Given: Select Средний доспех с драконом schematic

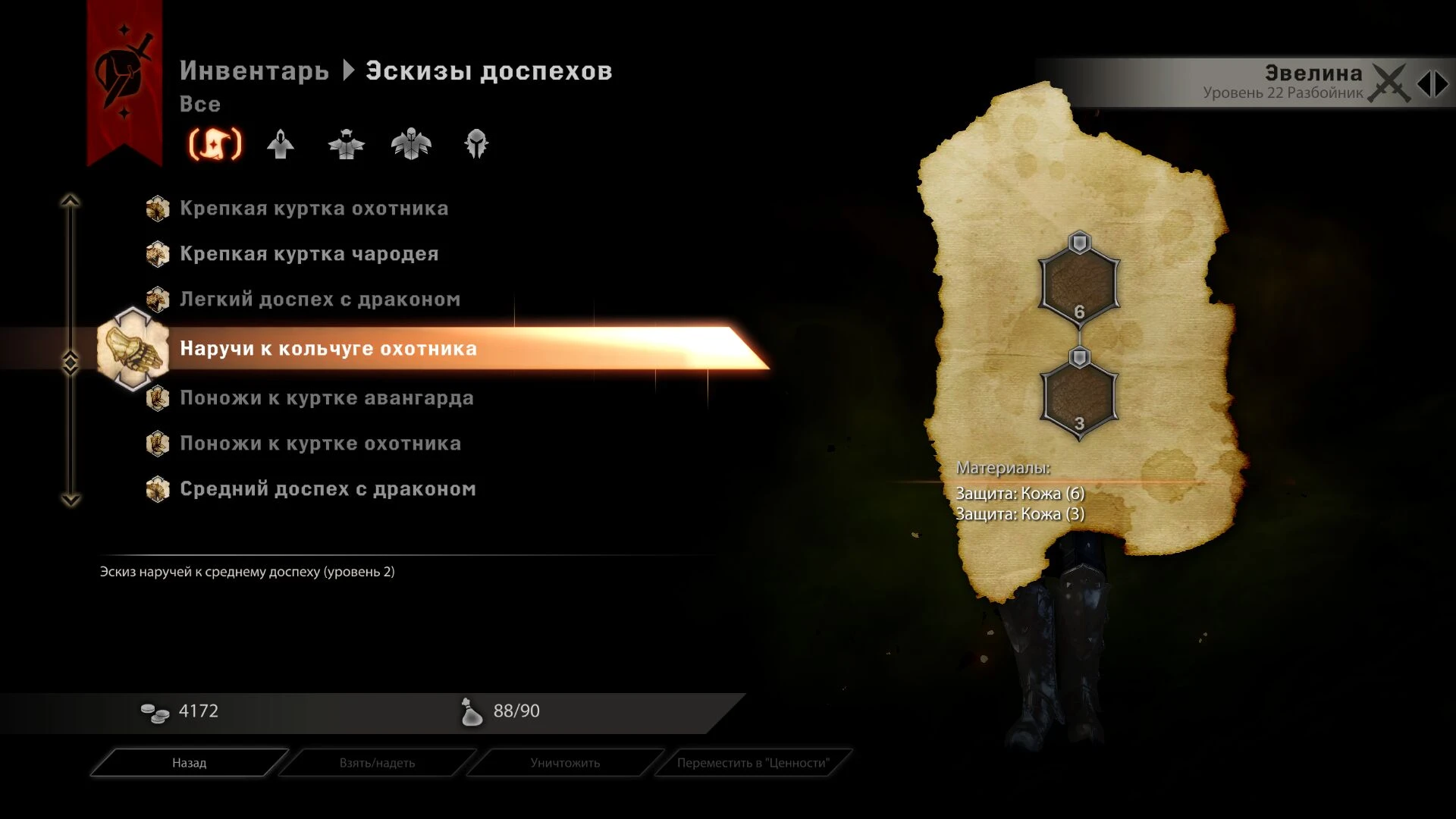Looking at the screenshot, I should click(326, 489).
